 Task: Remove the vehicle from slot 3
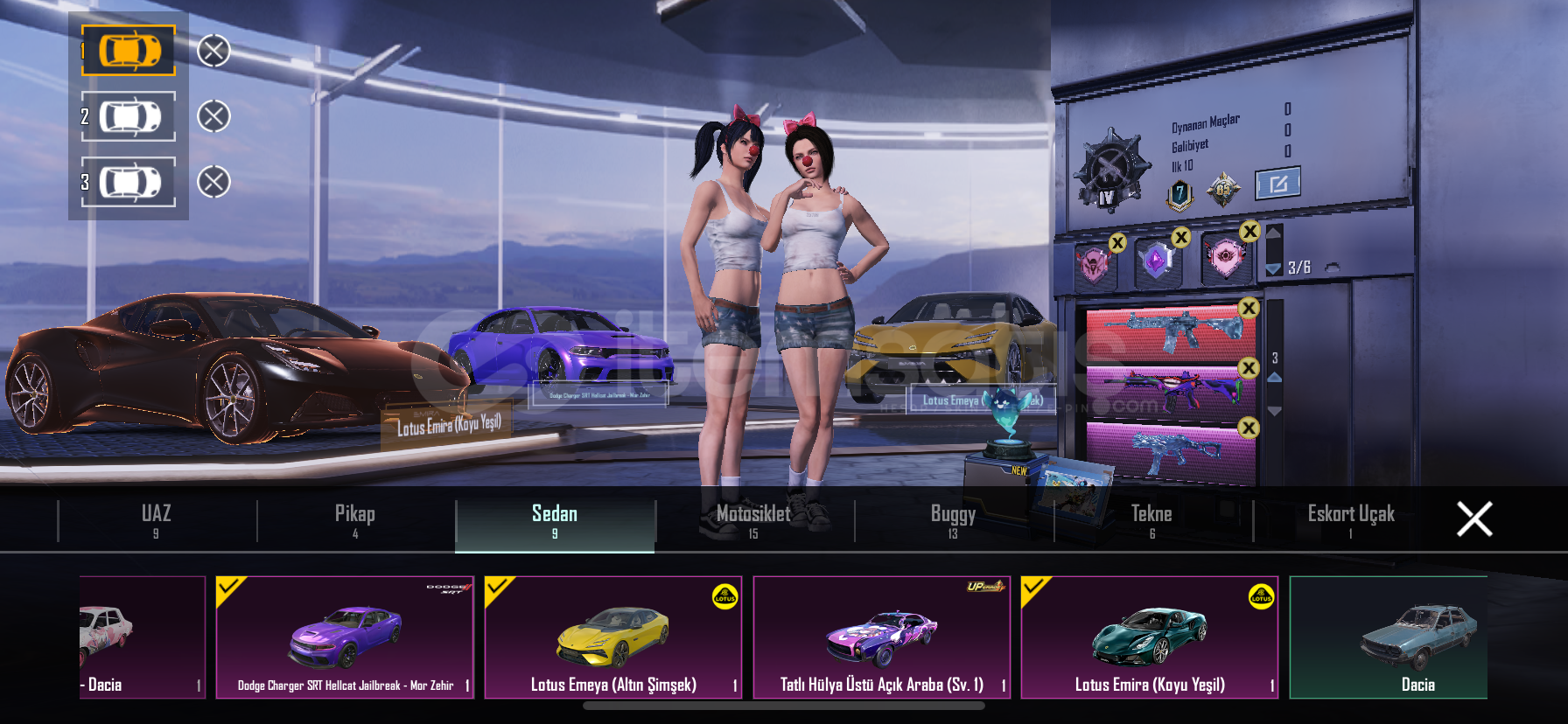point(213,182)
